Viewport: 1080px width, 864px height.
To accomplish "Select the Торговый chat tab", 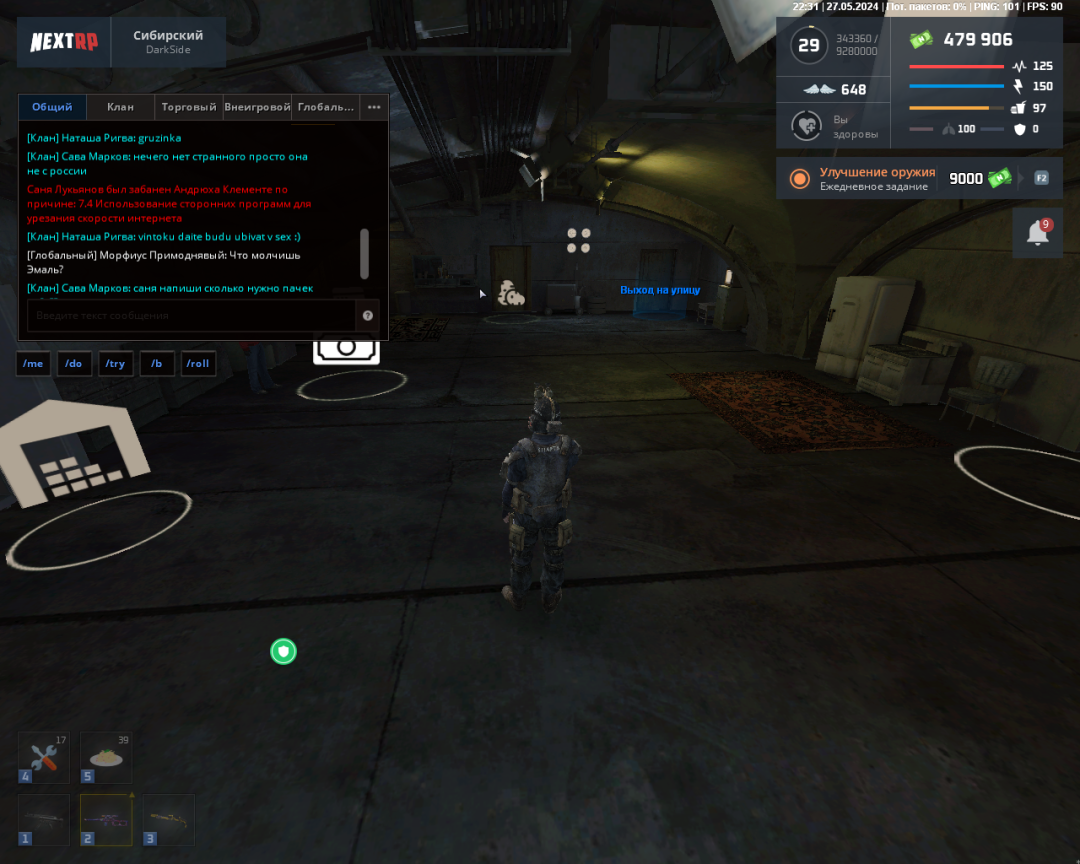I will click(x=189, y=107).
